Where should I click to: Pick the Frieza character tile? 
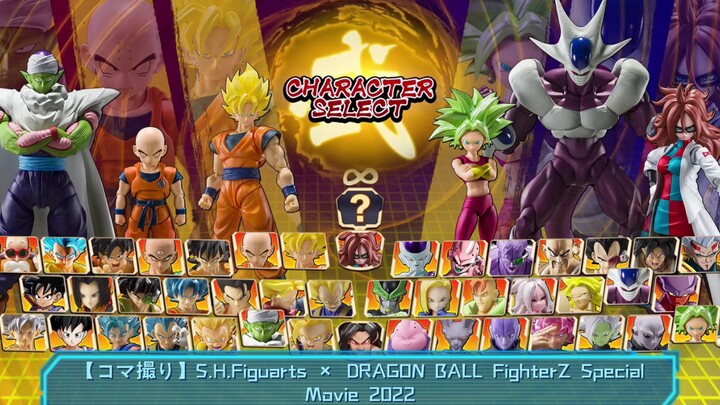click(414, 257)
